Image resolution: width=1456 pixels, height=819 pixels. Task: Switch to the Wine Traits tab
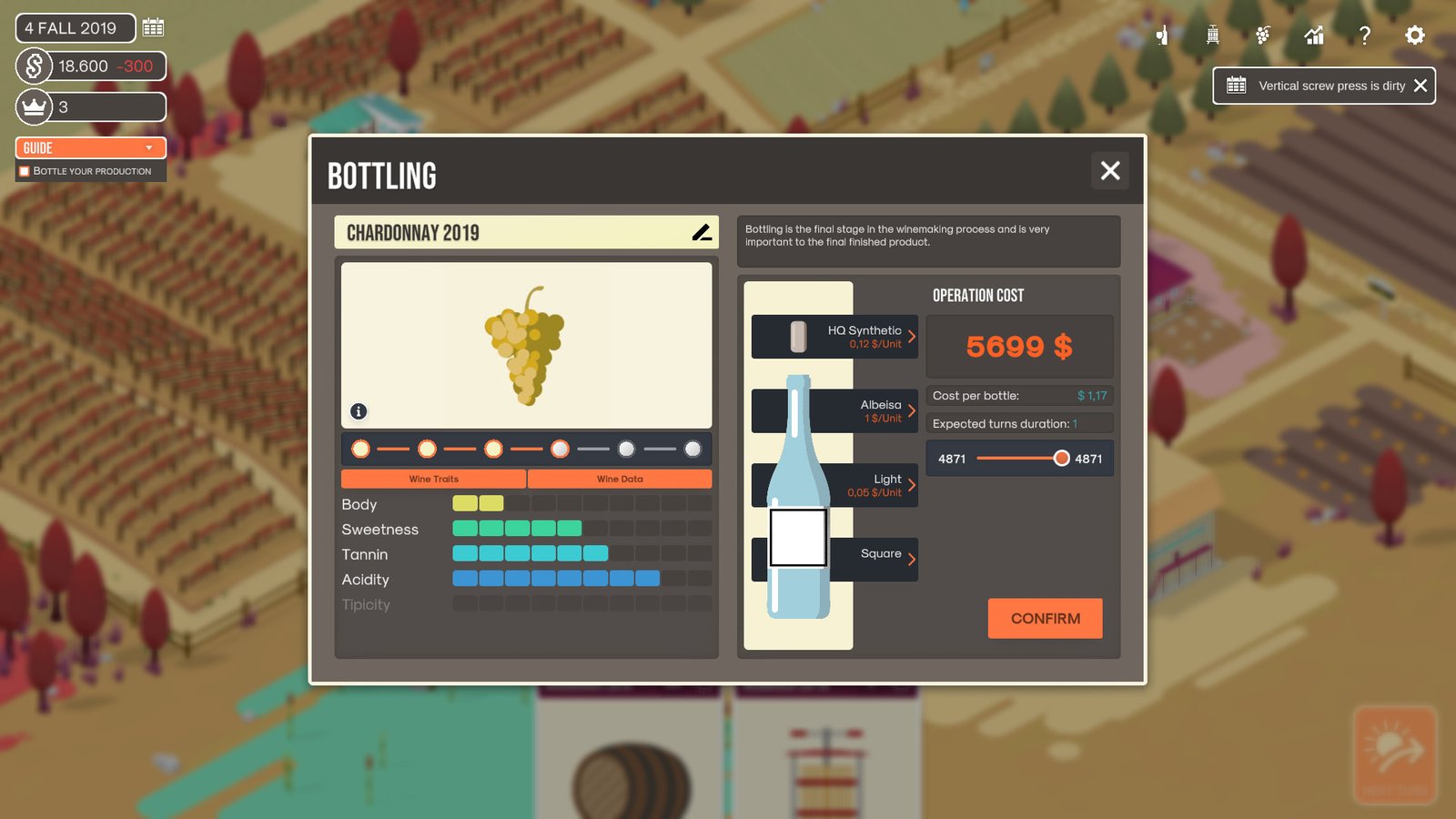point(434,479)
